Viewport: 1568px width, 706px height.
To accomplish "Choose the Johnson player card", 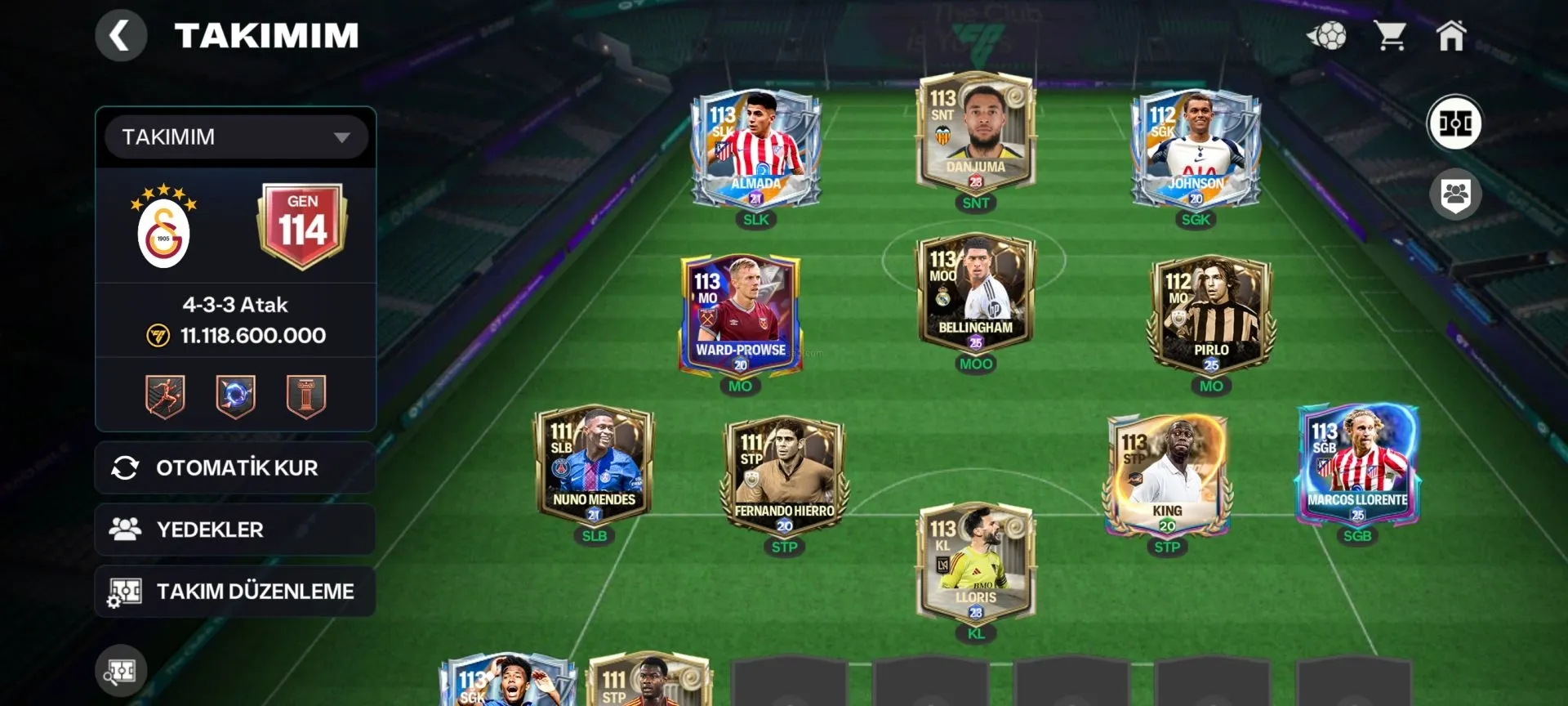I will click(x=1196, y=148).
